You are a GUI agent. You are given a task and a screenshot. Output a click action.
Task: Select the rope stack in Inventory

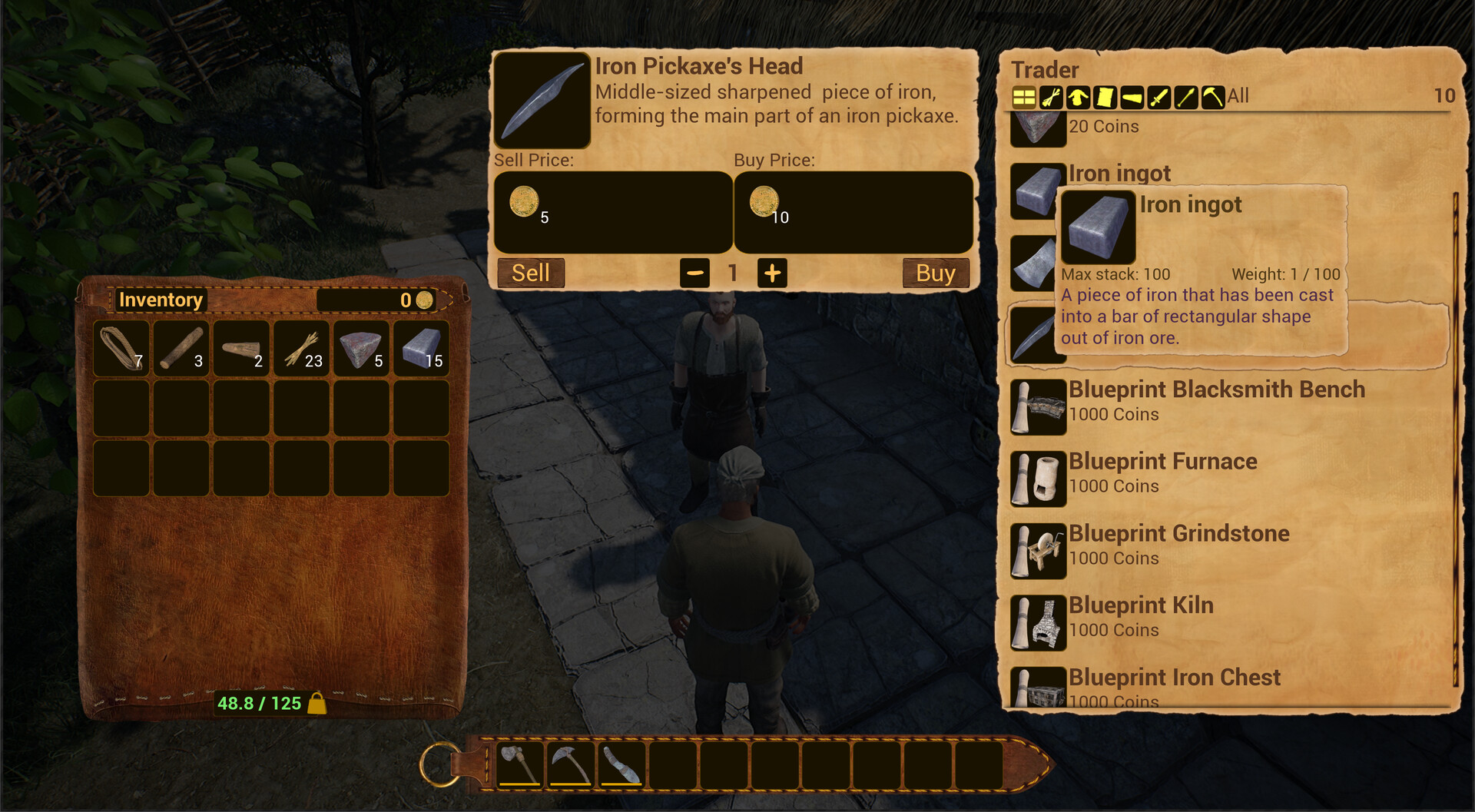point(121,350)
